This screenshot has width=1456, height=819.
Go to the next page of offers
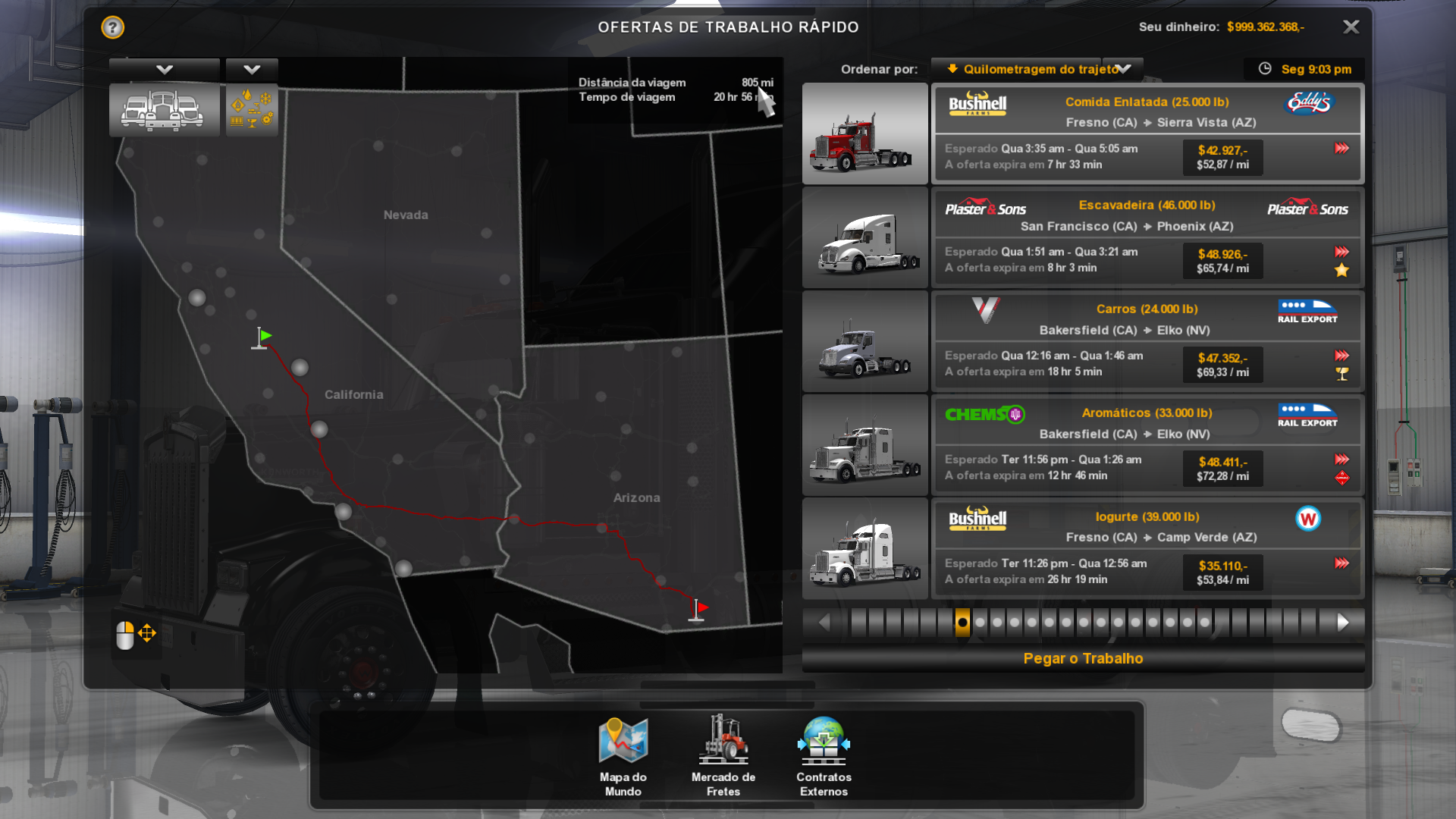[1343, 623]
